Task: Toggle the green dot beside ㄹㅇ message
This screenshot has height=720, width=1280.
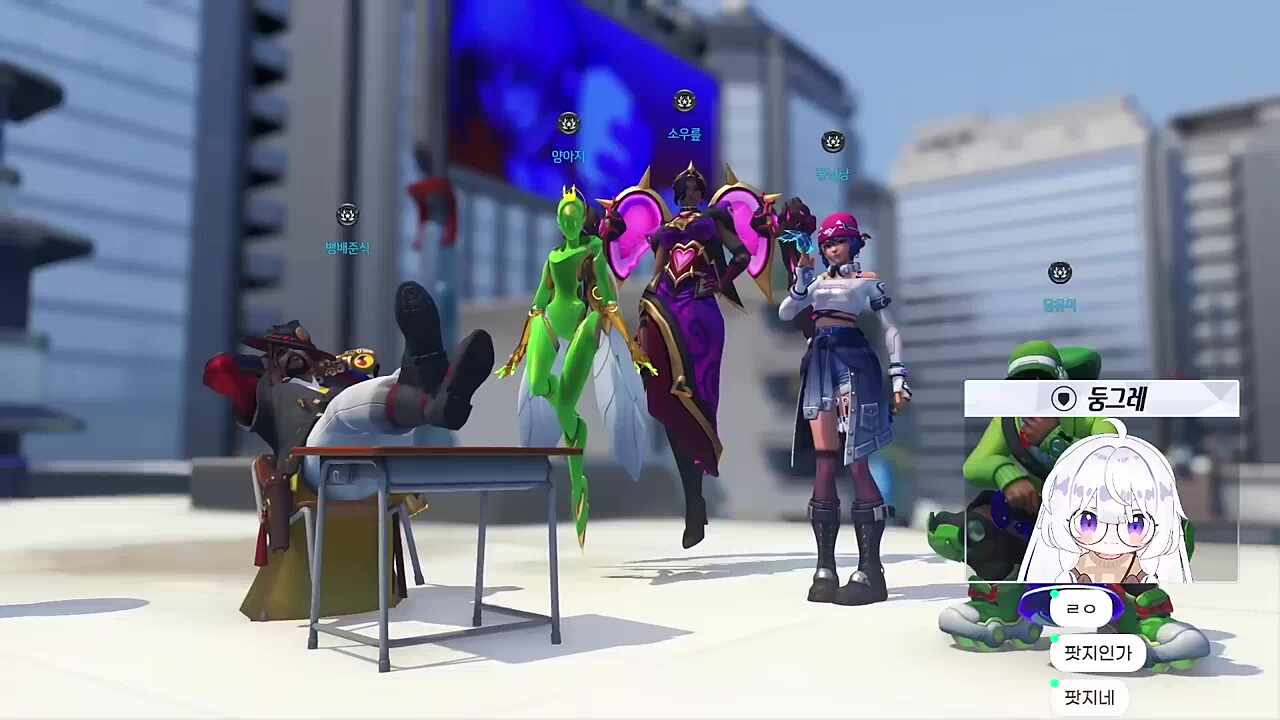Action: click(x=1052, y=595)
